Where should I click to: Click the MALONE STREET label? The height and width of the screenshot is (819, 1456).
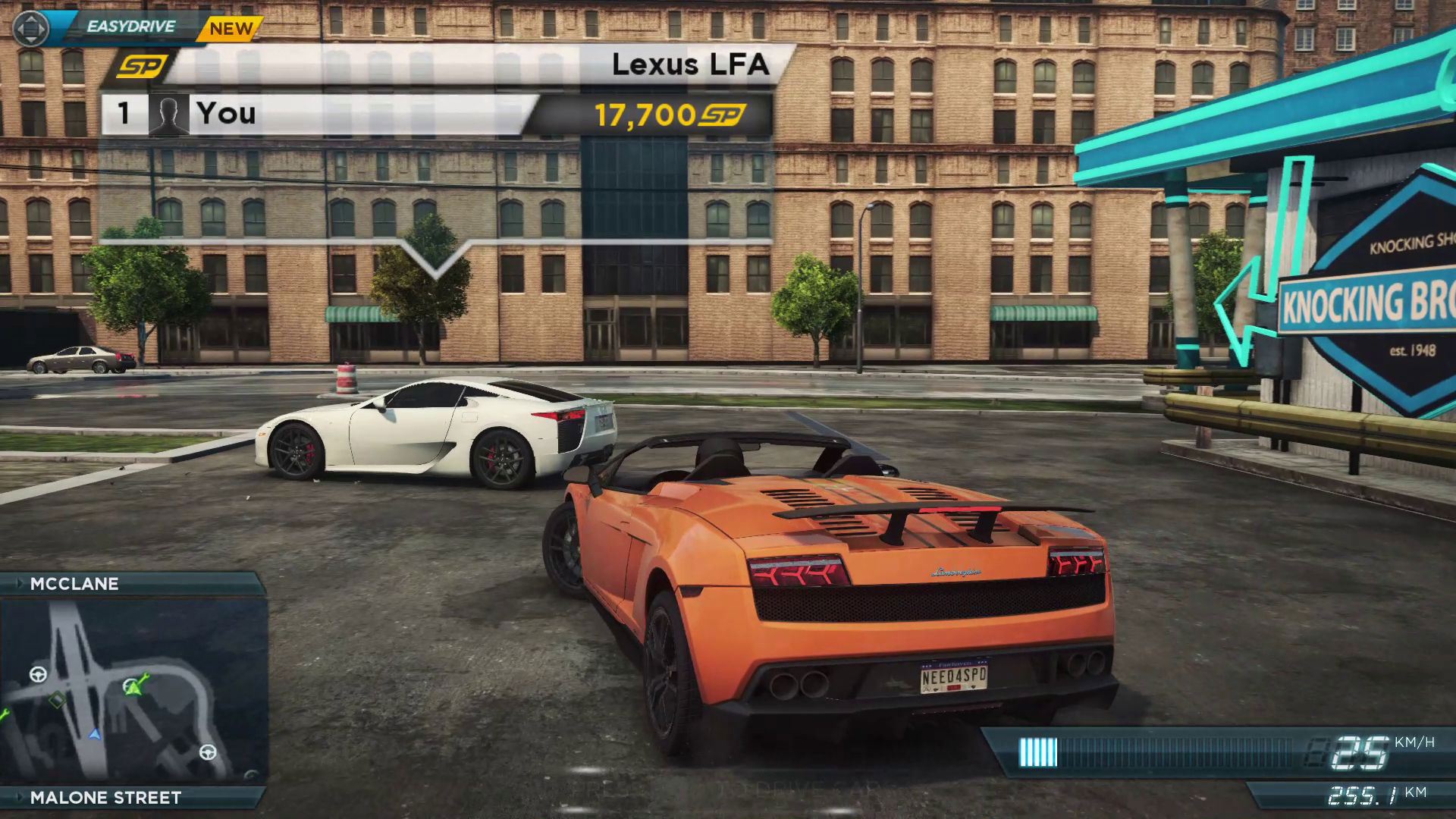point(105,798)
